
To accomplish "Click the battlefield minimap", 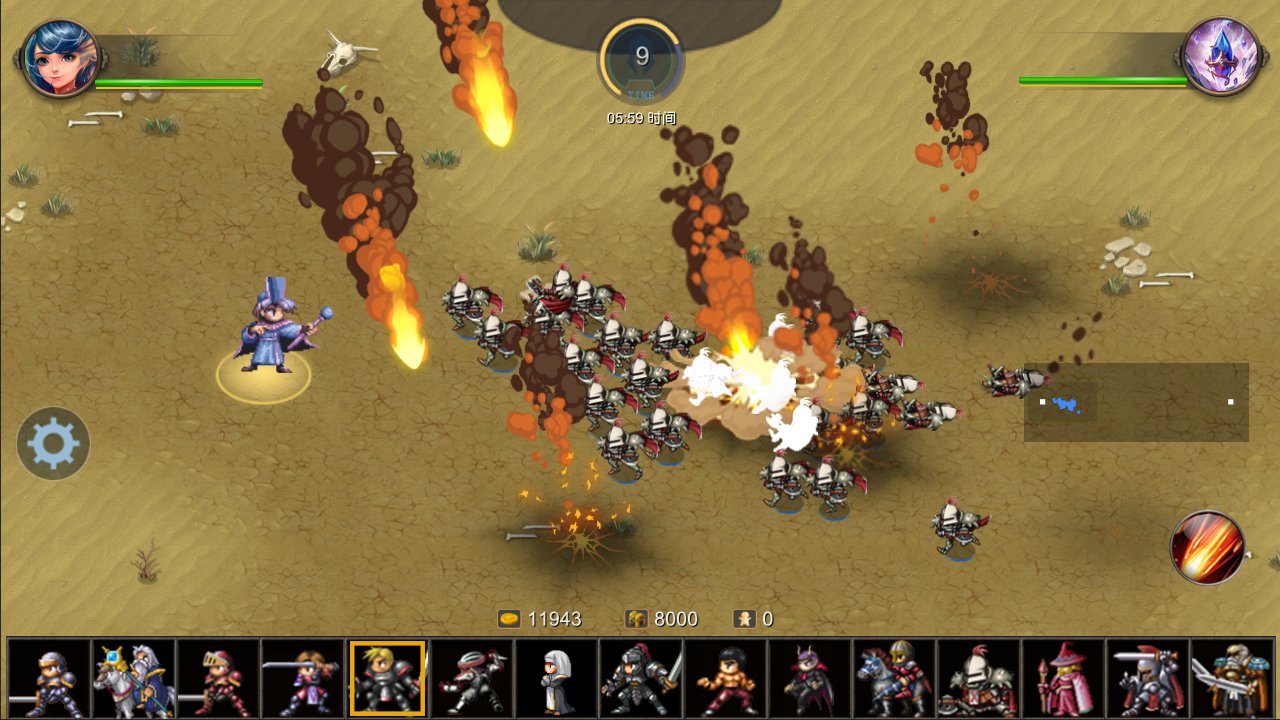I will point(1136,402).
